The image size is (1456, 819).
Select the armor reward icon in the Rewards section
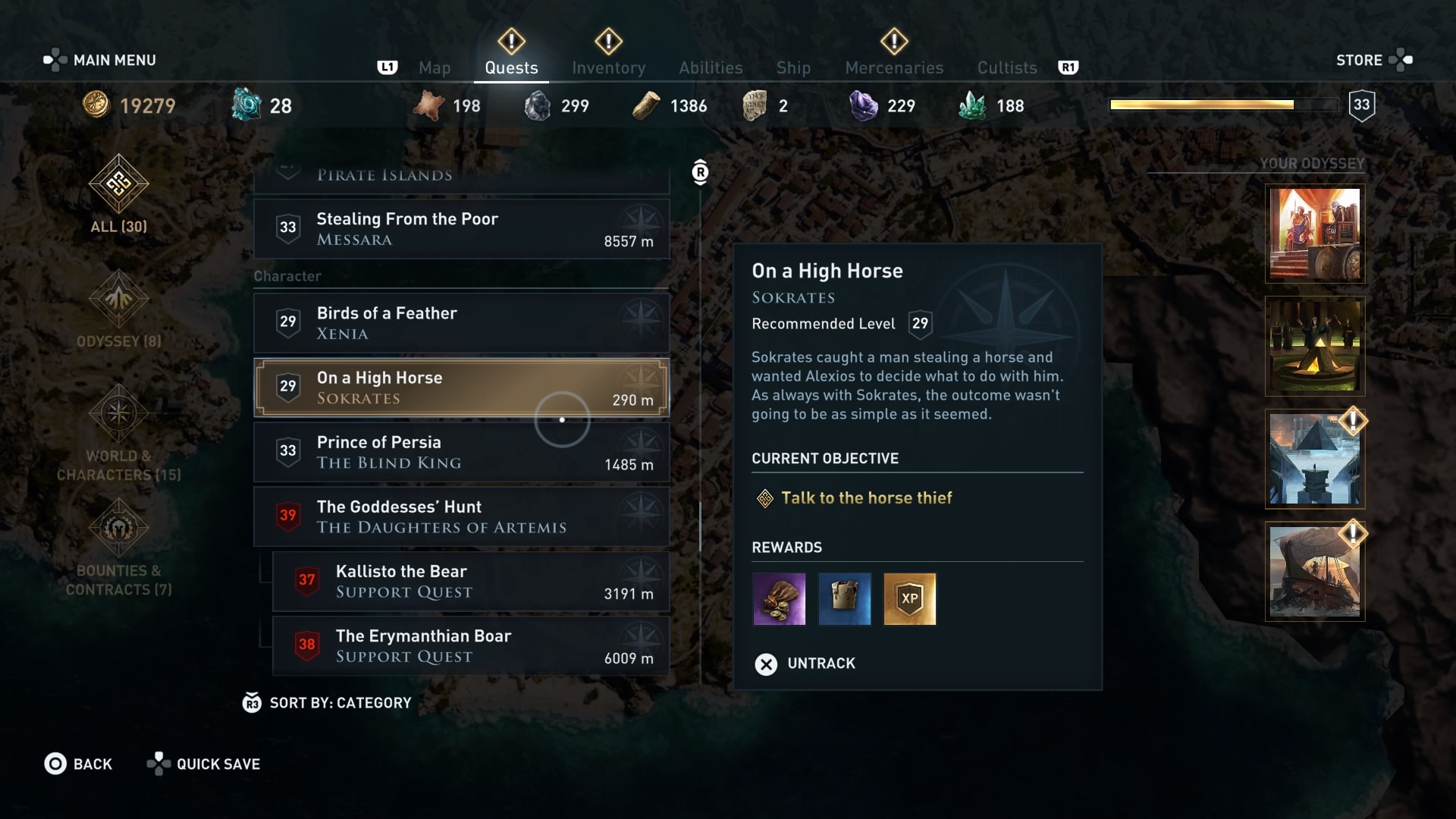[x=844, y=599]
